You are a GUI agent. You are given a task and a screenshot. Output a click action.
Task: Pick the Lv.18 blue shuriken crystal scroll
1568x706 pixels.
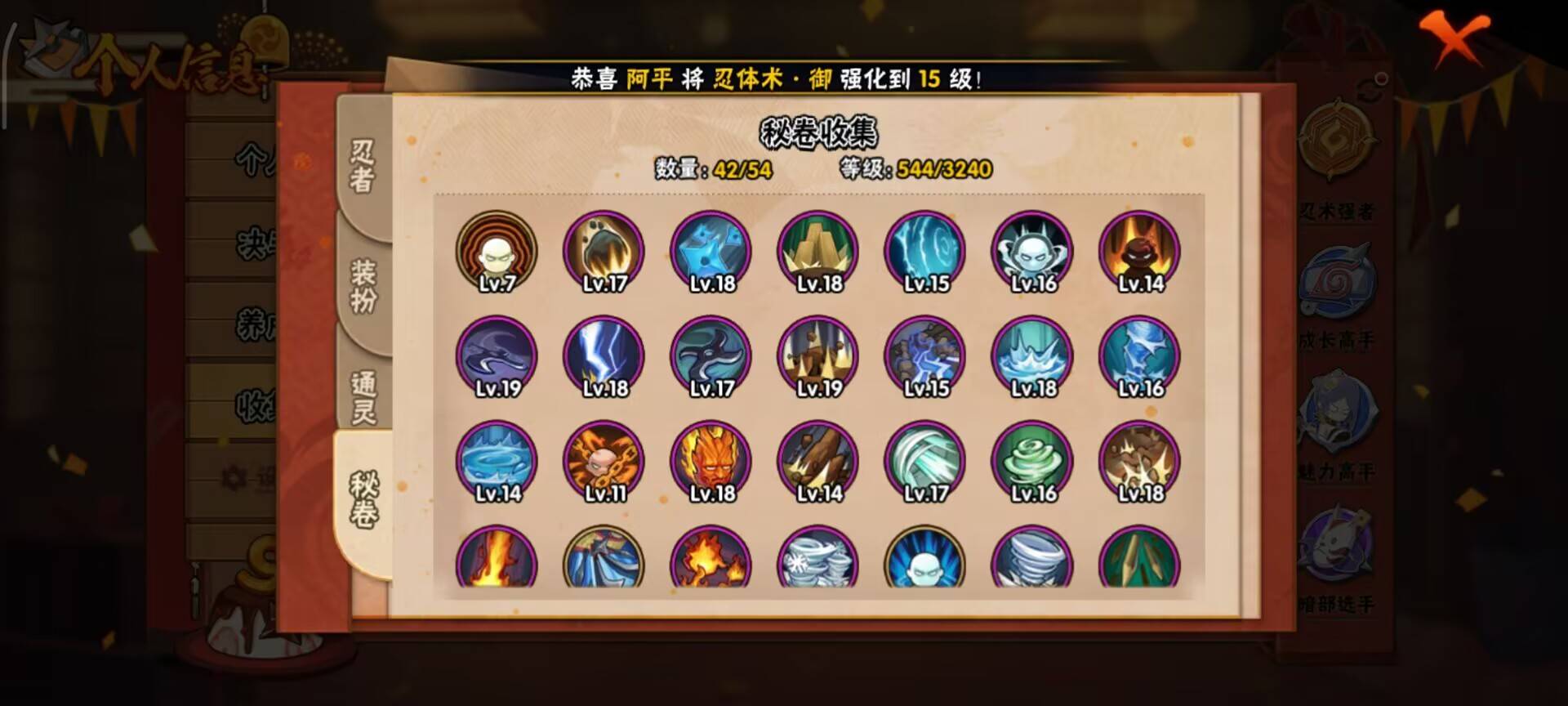coord(711,252)
